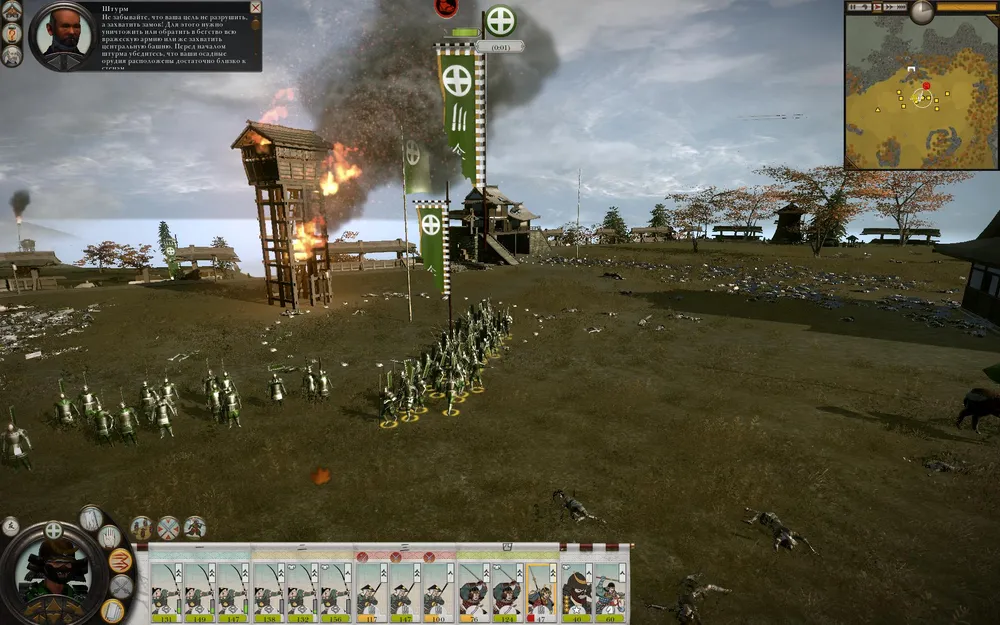Activate the orange arrows ability button

(x=121, y=560)
